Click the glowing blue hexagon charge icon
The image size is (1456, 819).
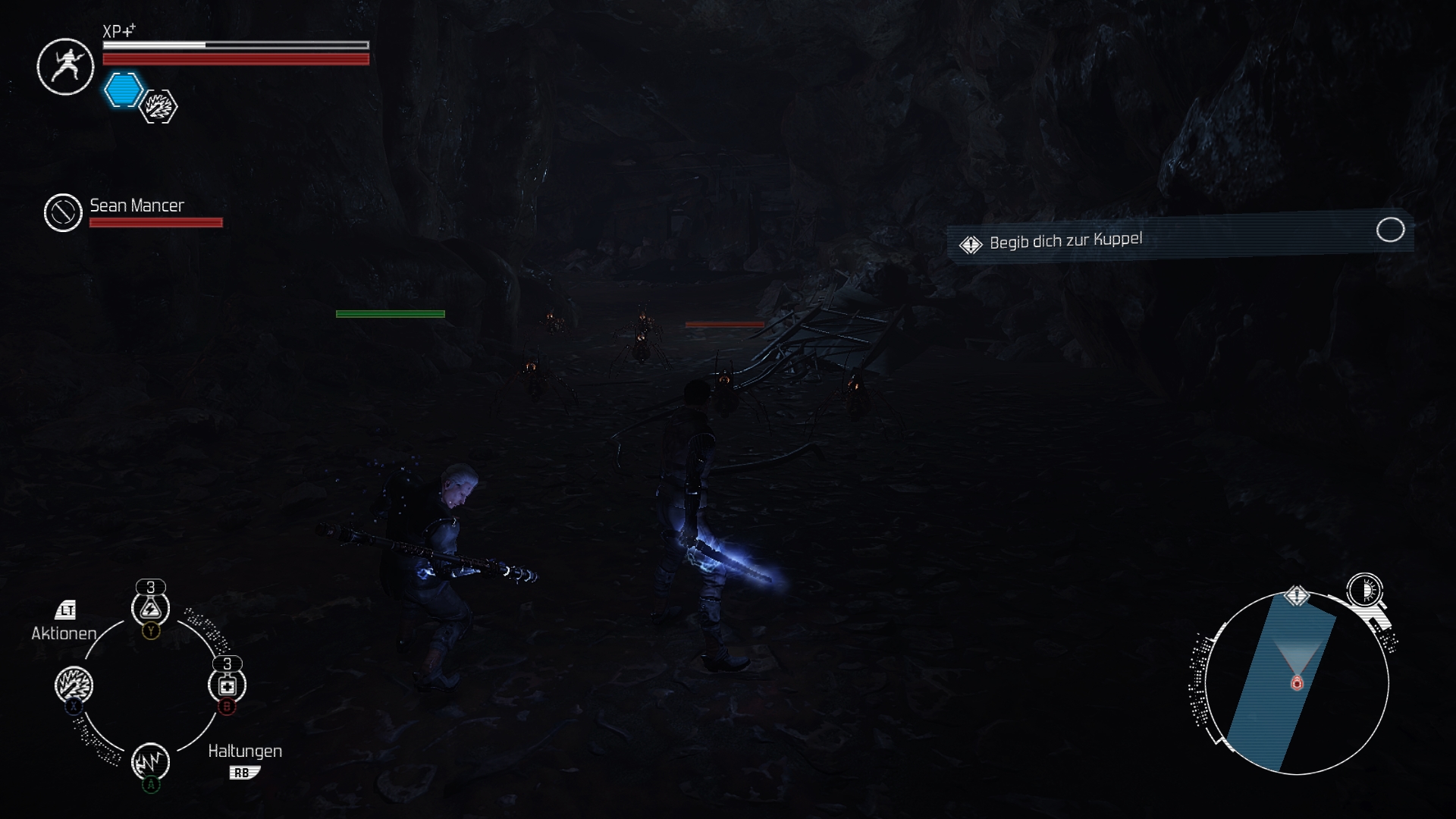pos(123,90)
